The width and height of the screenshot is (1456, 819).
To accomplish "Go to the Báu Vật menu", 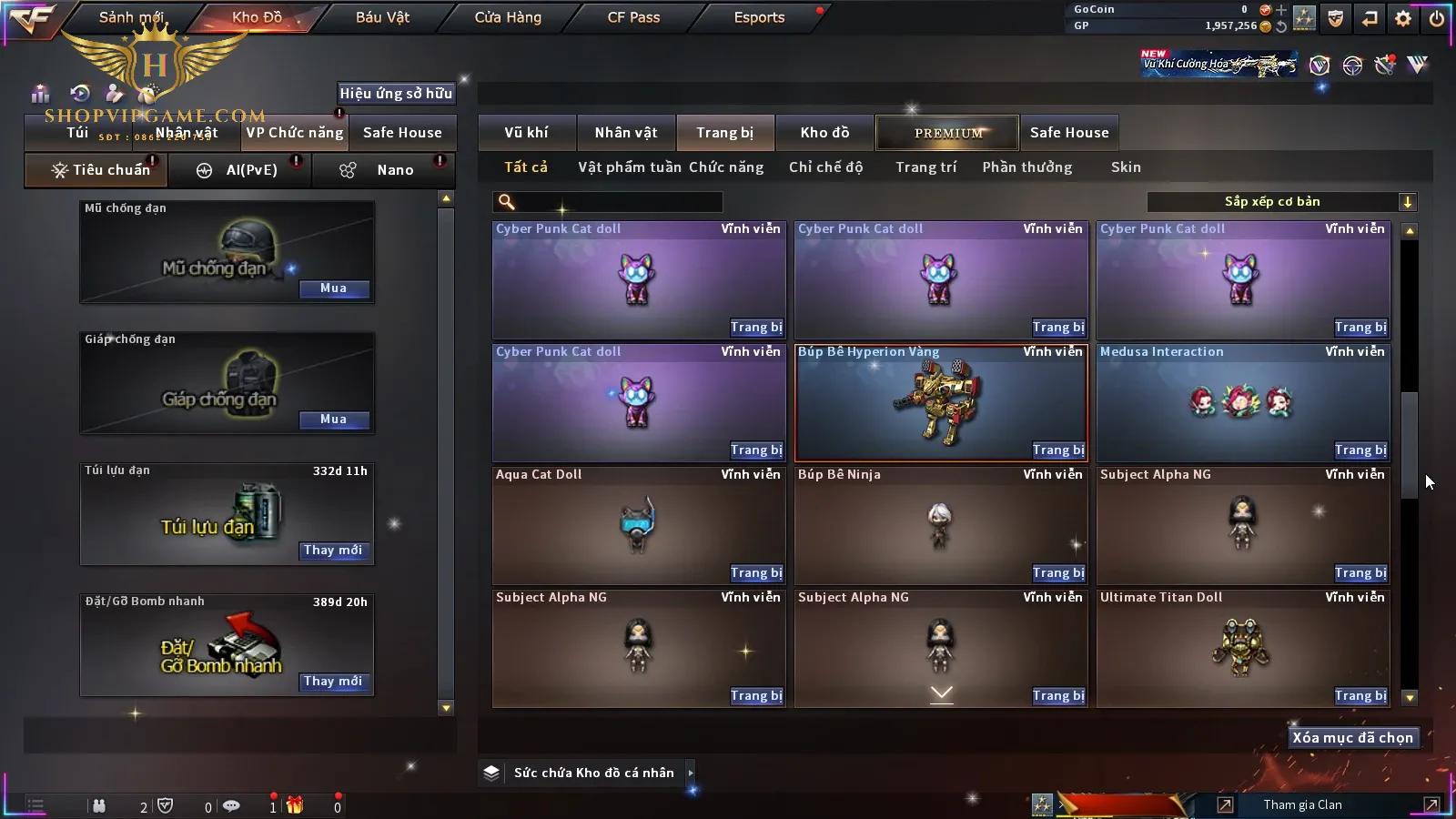I will coord(382,17).
